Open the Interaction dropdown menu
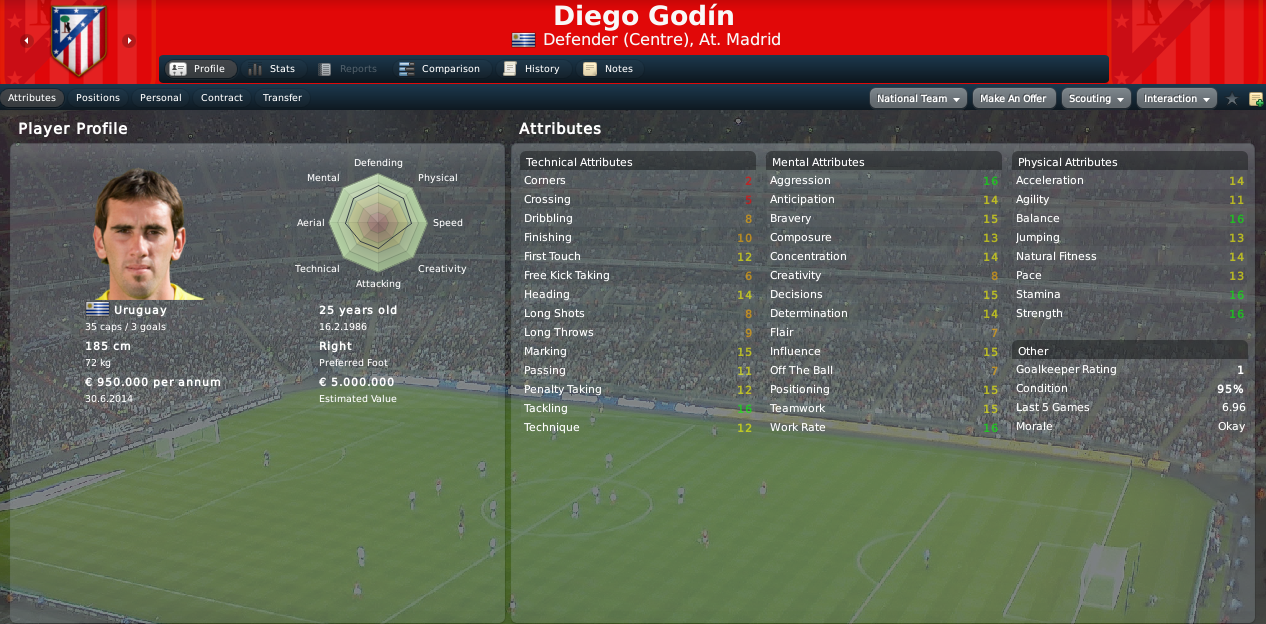The height and width of the screenshot is (624, 1266). coord(1176,99)
